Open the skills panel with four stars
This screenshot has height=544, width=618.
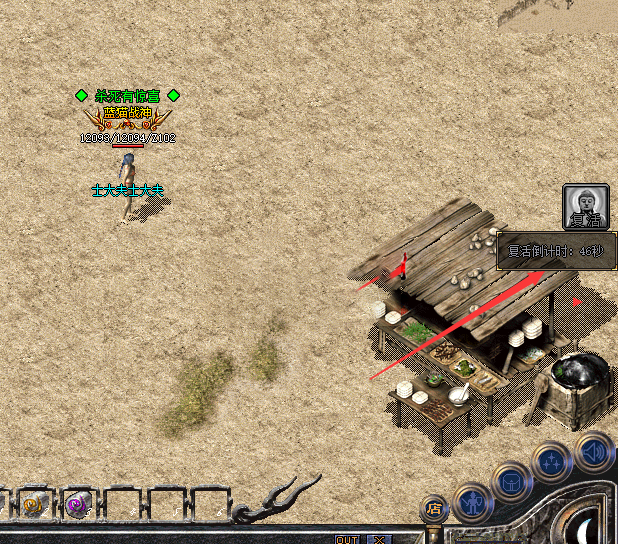coord(552,460)
